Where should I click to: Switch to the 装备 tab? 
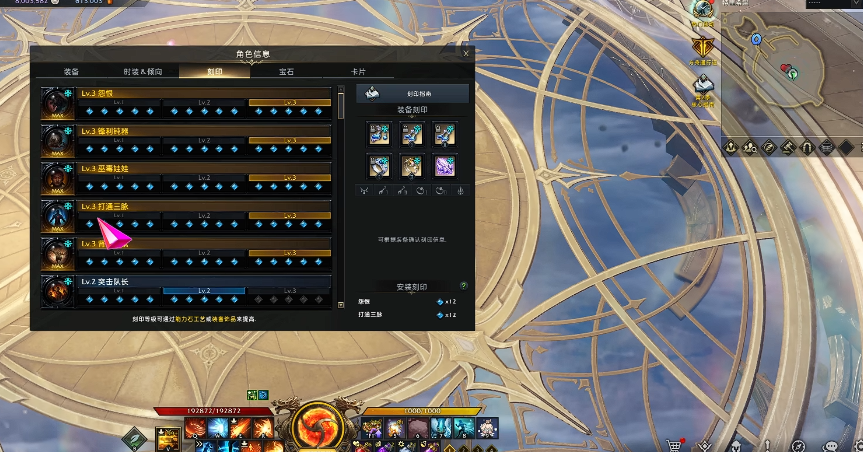click(71, 72)
